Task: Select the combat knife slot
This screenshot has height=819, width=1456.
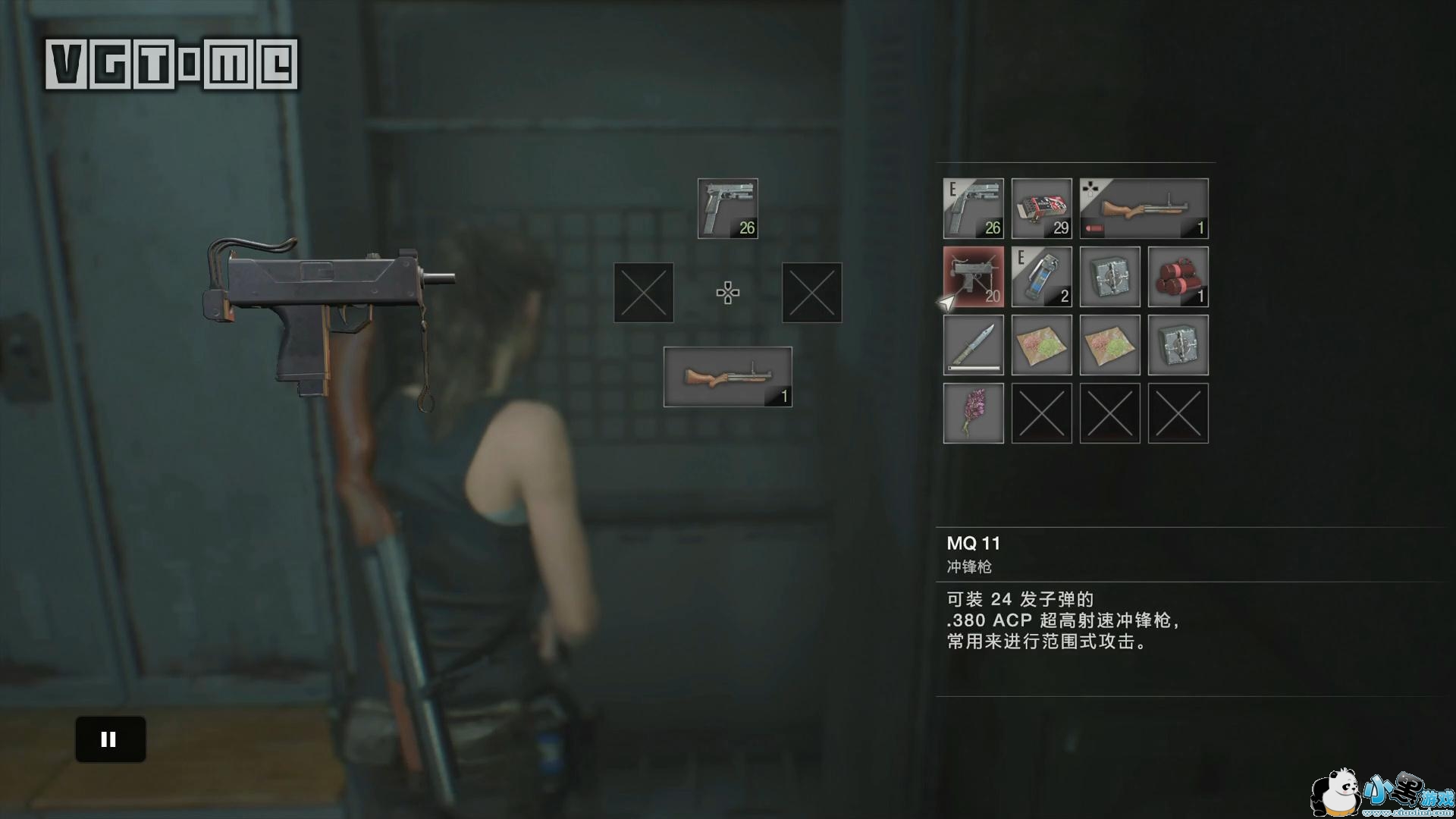Action: [x=973, y=345]
